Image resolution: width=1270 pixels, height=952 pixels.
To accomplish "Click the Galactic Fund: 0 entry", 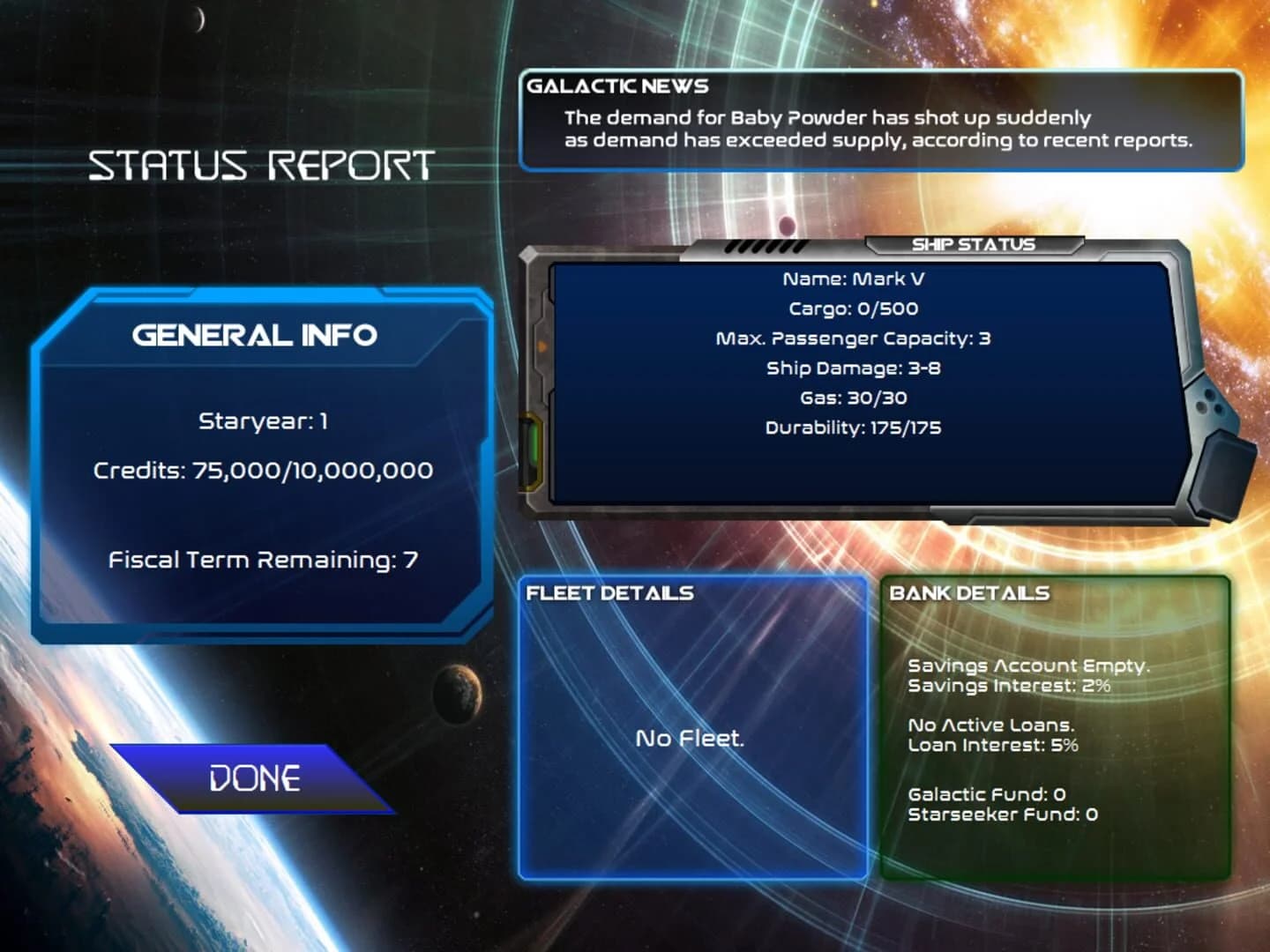I will click(988, 793).
